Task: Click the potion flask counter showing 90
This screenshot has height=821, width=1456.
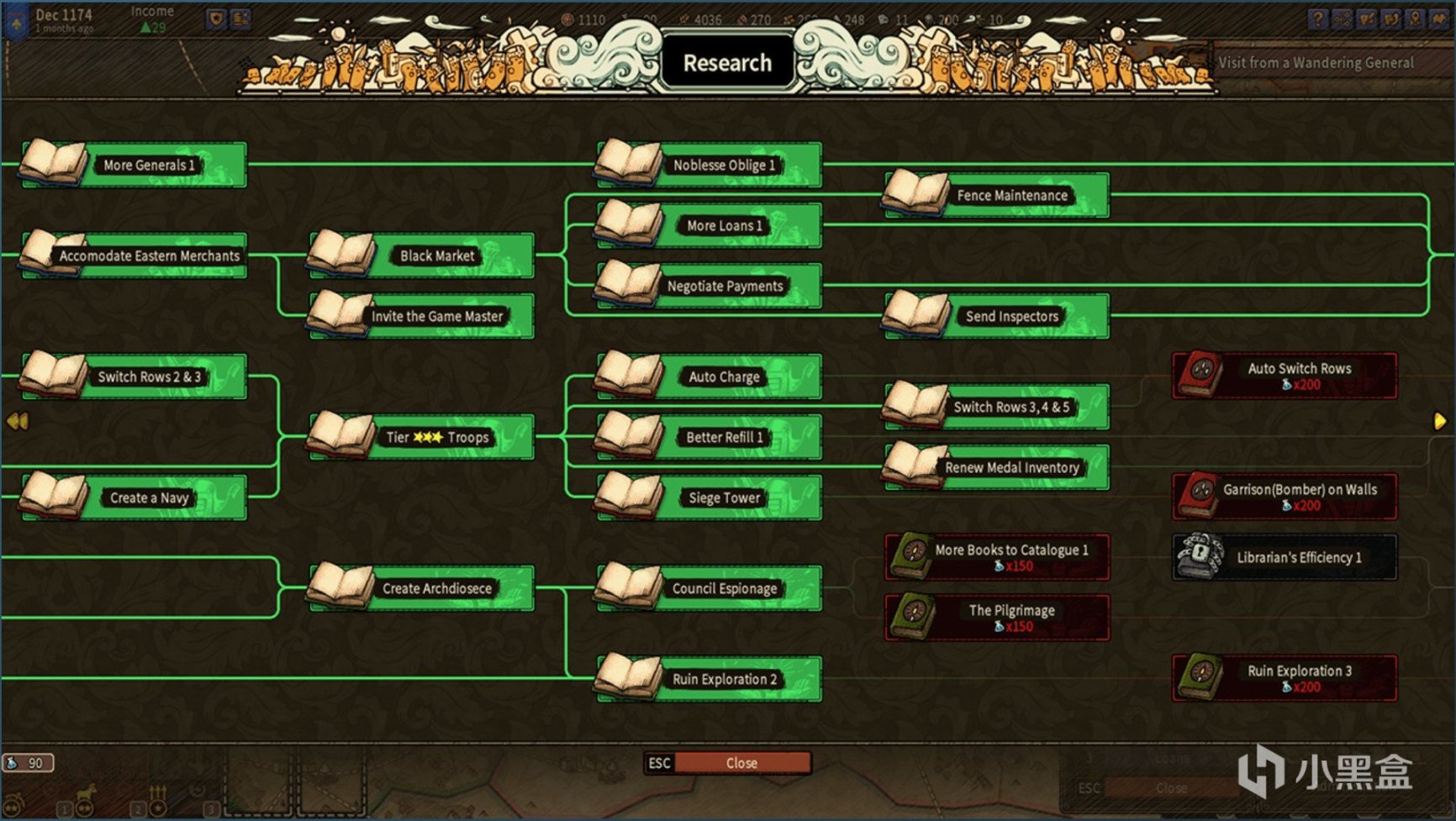Action: [29, 764]
